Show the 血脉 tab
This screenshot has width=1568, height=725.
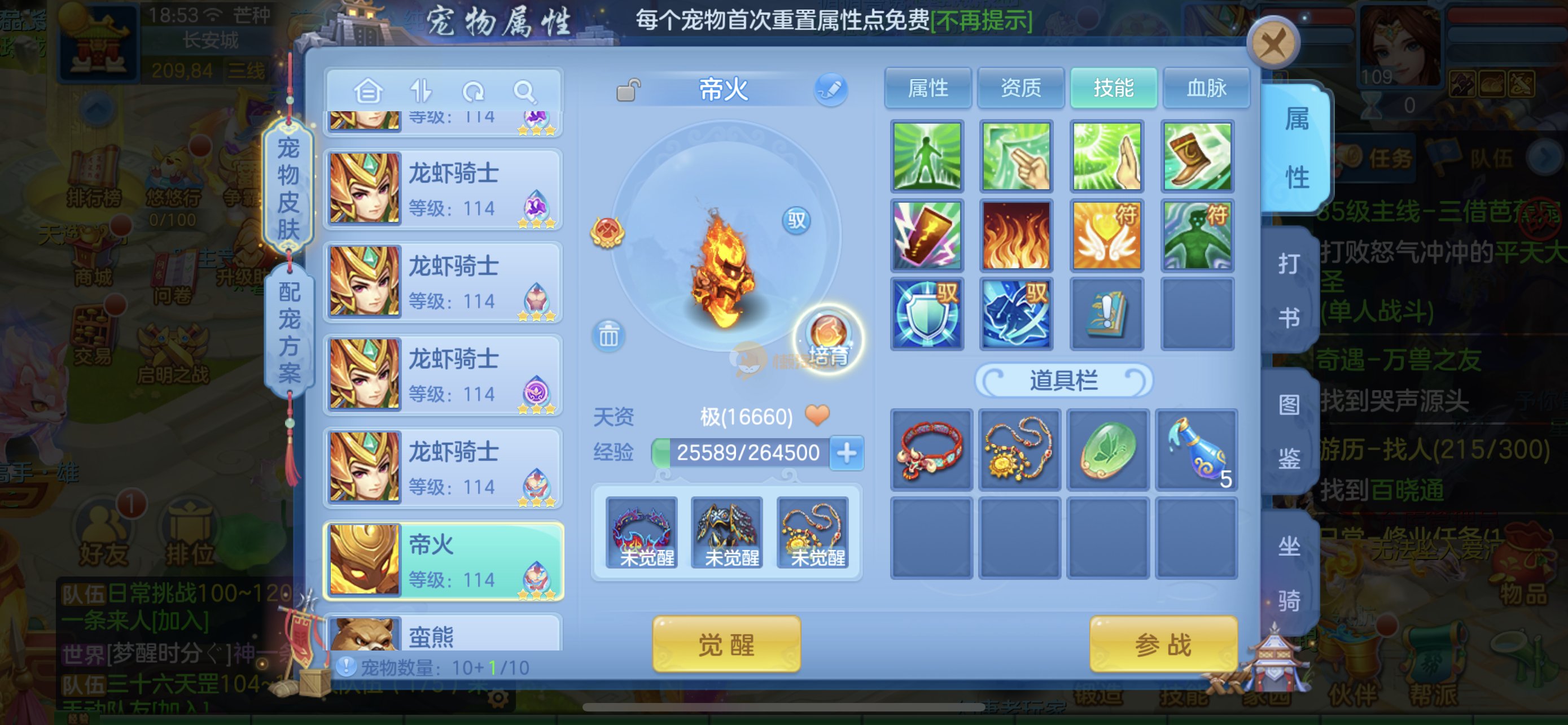tap(1206, 88)
